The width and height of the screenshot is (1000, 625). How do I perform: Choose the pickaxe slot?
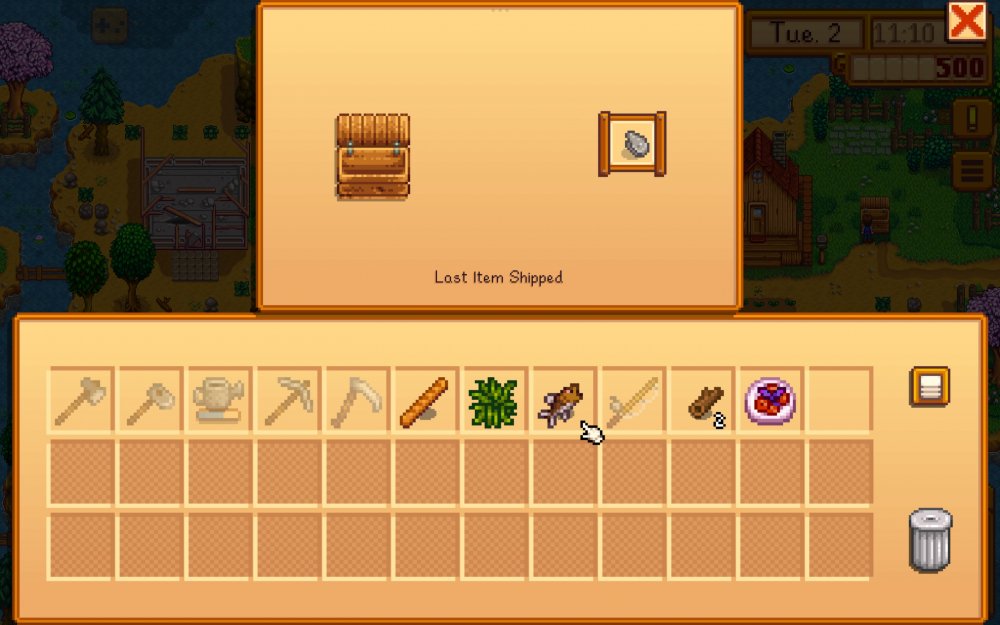[288, 400]
